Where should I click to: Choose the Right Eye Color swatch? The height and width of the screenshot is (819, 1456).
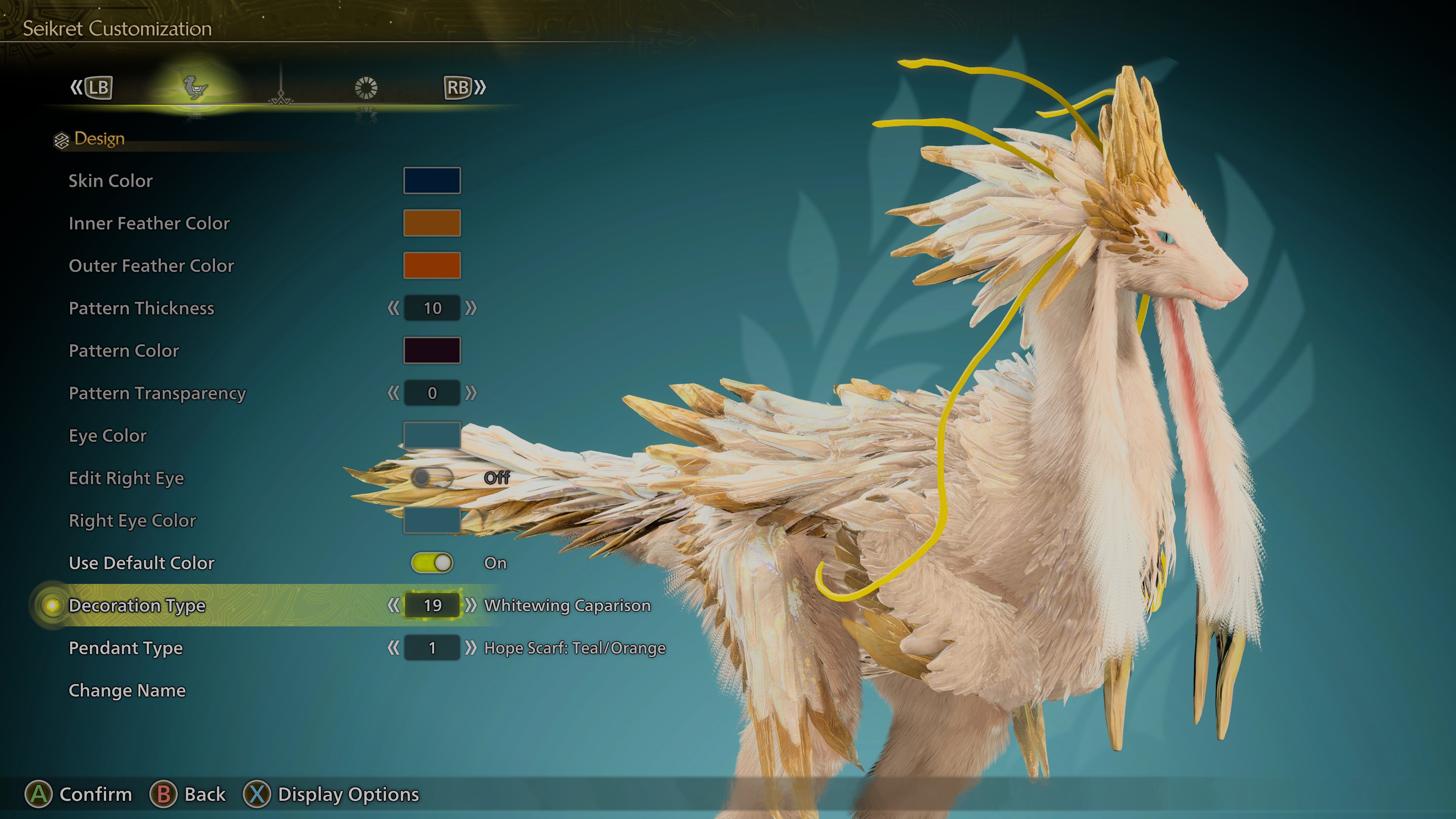(x=432, y=520)
